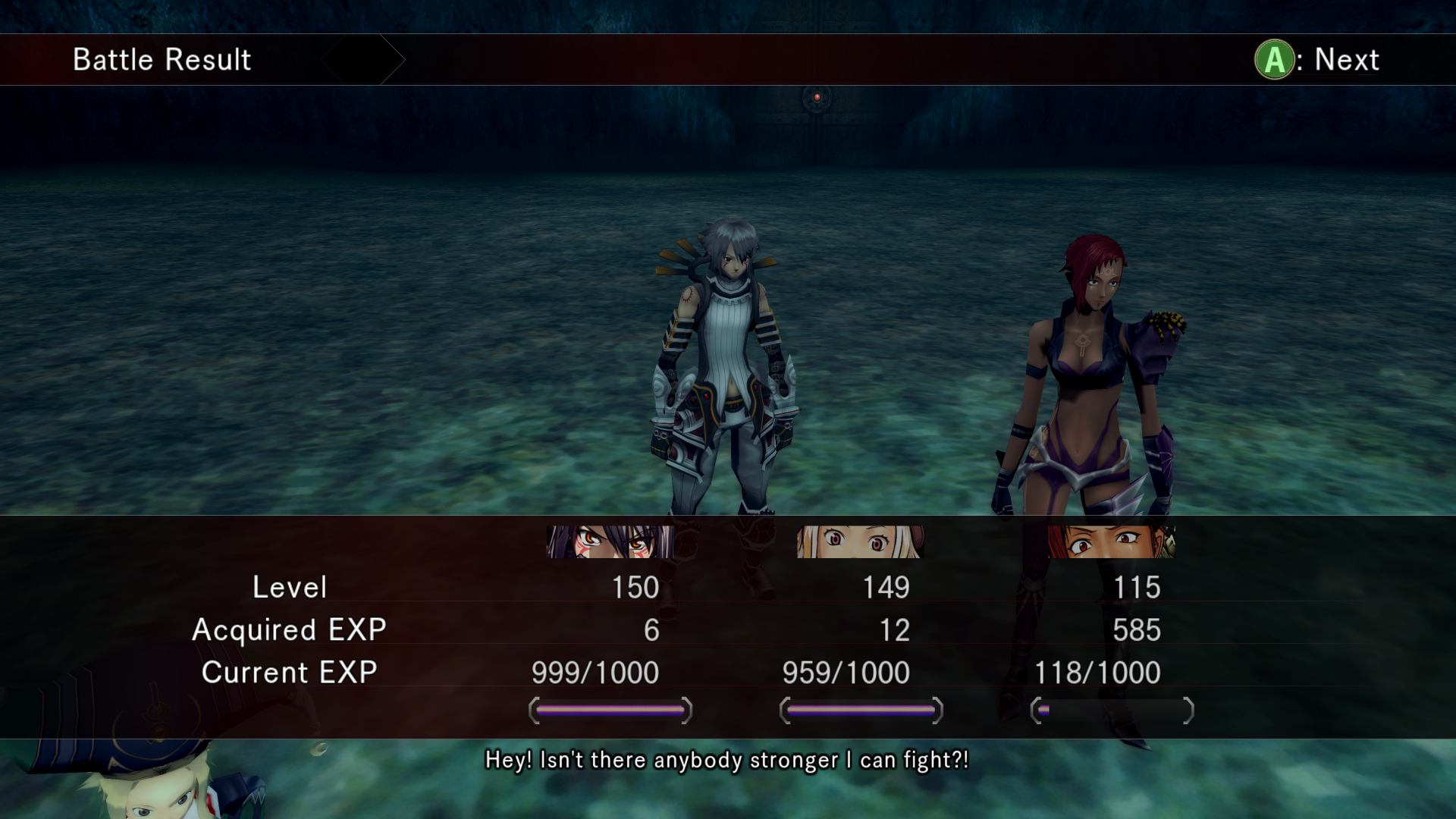Select the purple-haired character portrait

click(x=610, y=541)
